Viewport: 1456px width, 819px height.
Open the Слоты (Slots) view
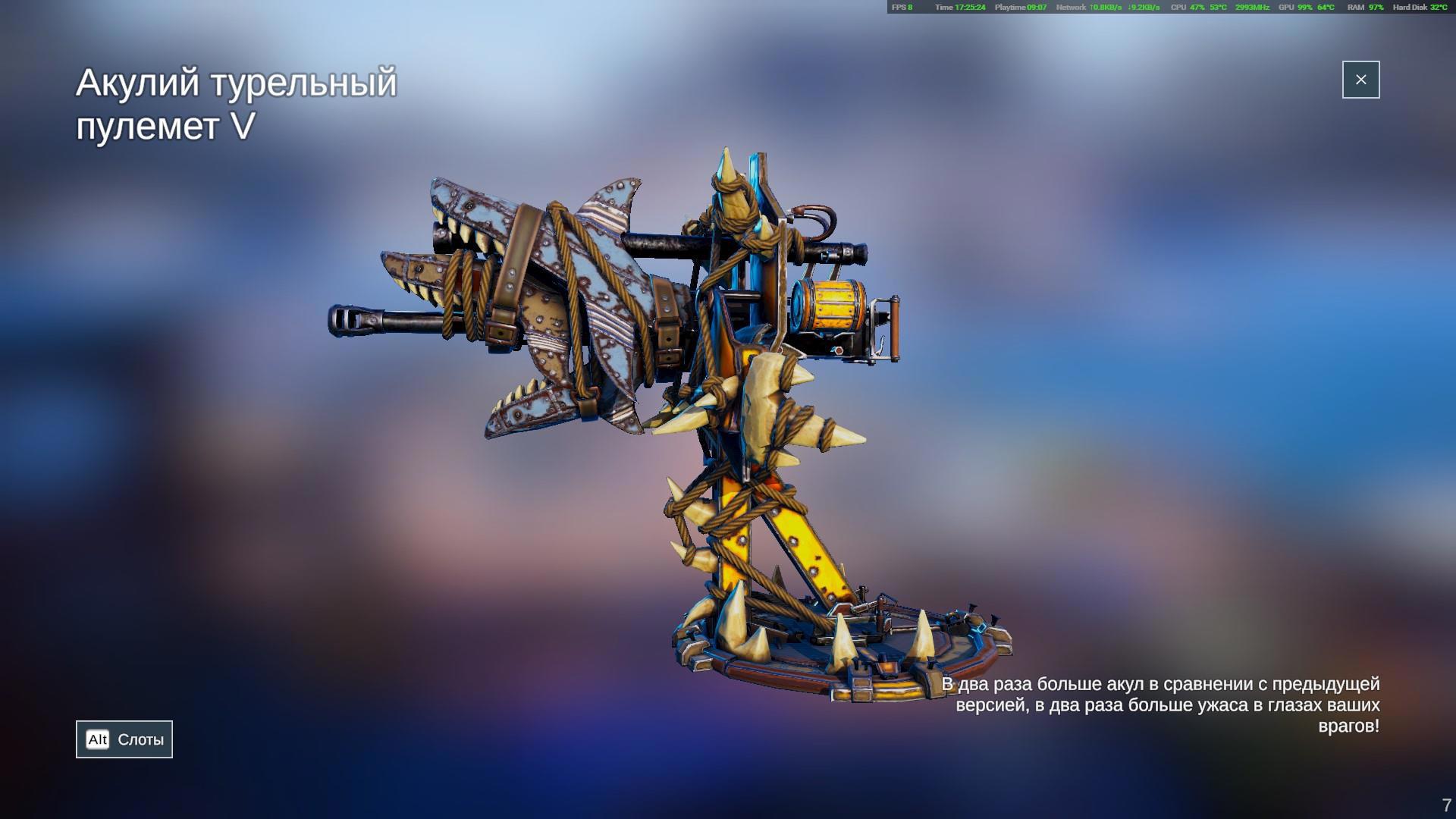coord(124,739)
